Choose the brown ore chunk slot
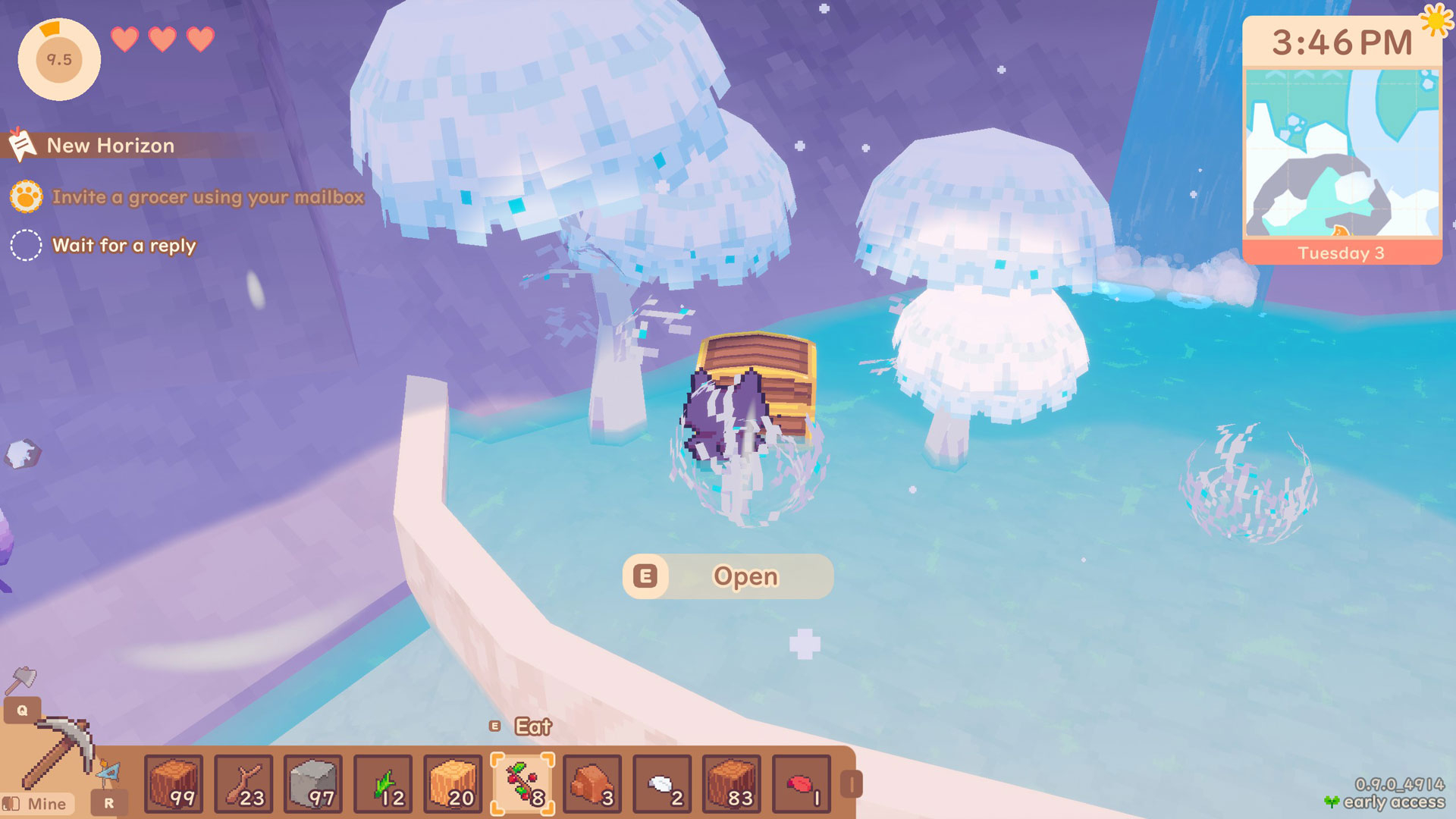 pyautogui.click(x=592, y=784)
